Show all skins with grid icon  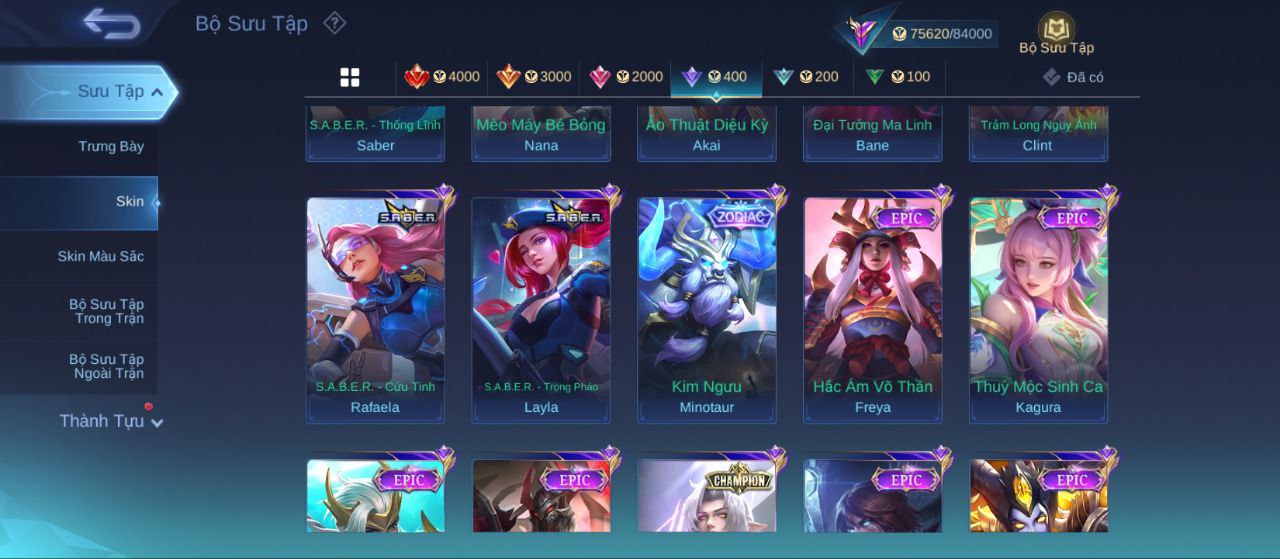350,77
